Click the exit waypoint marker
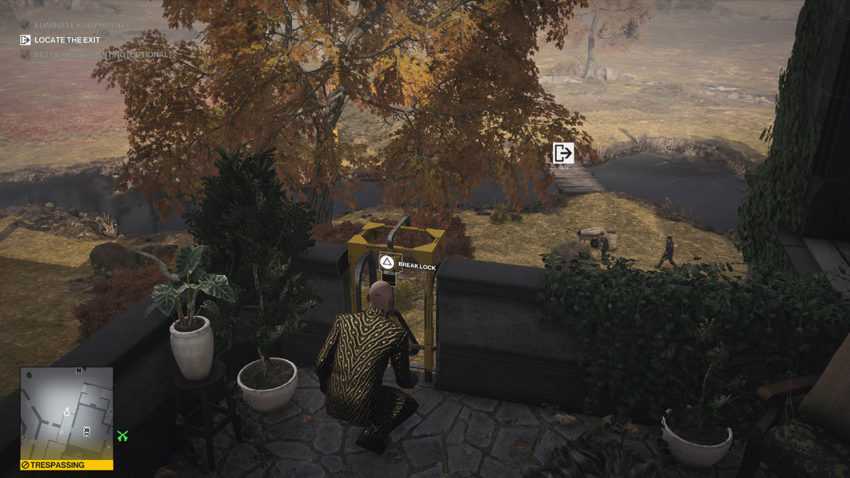This screenshot has height=478, width=850. pos(563,153)
